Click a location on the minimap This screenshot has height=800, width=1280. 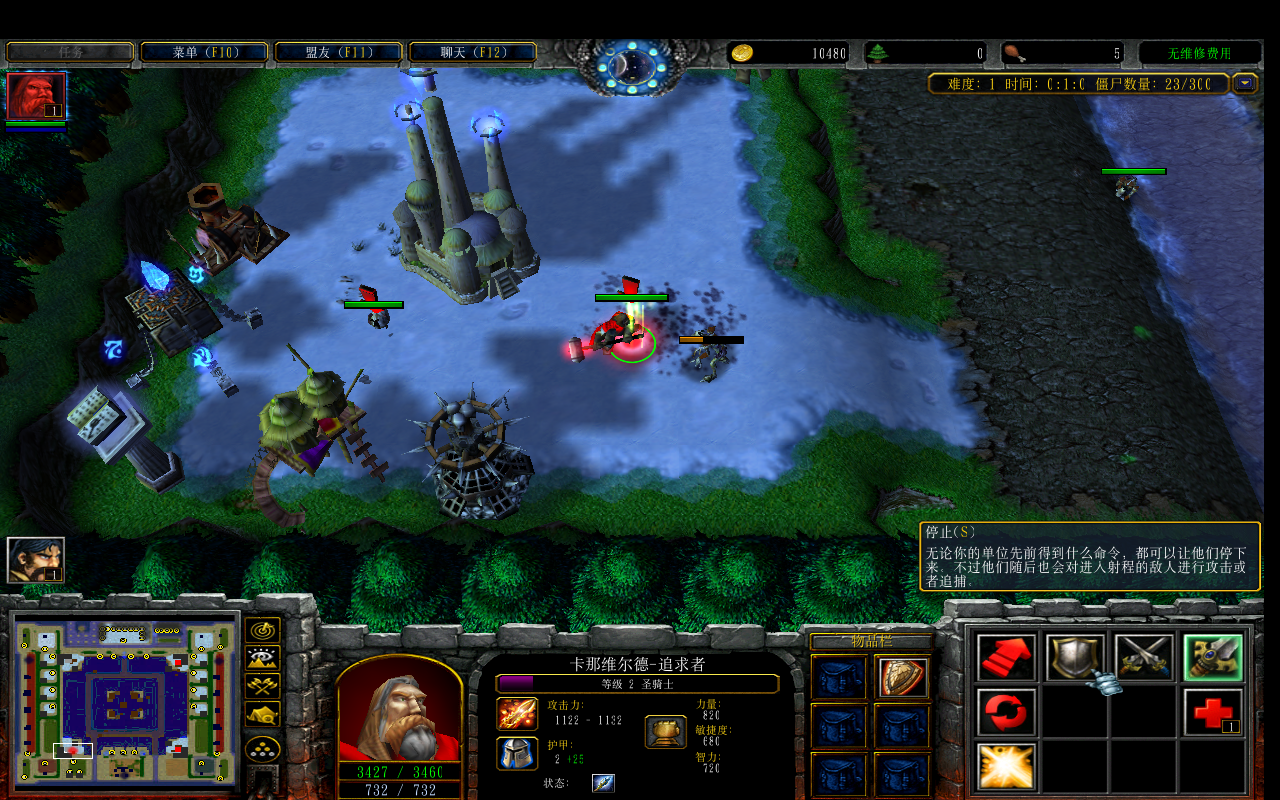click(x=125, y=698)
